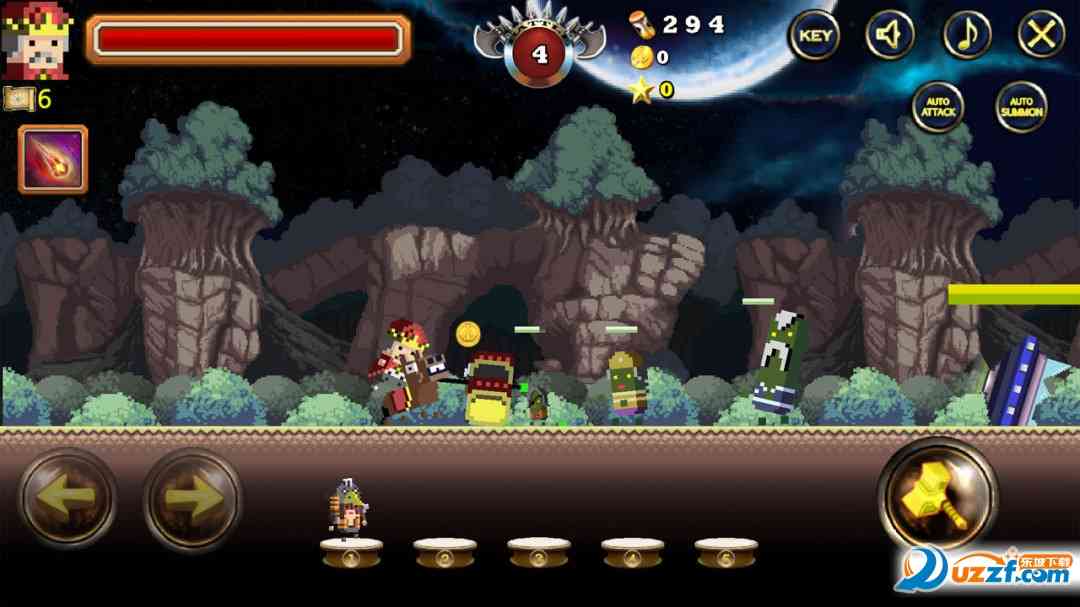Close the game with the X button

click(1041, 36)
